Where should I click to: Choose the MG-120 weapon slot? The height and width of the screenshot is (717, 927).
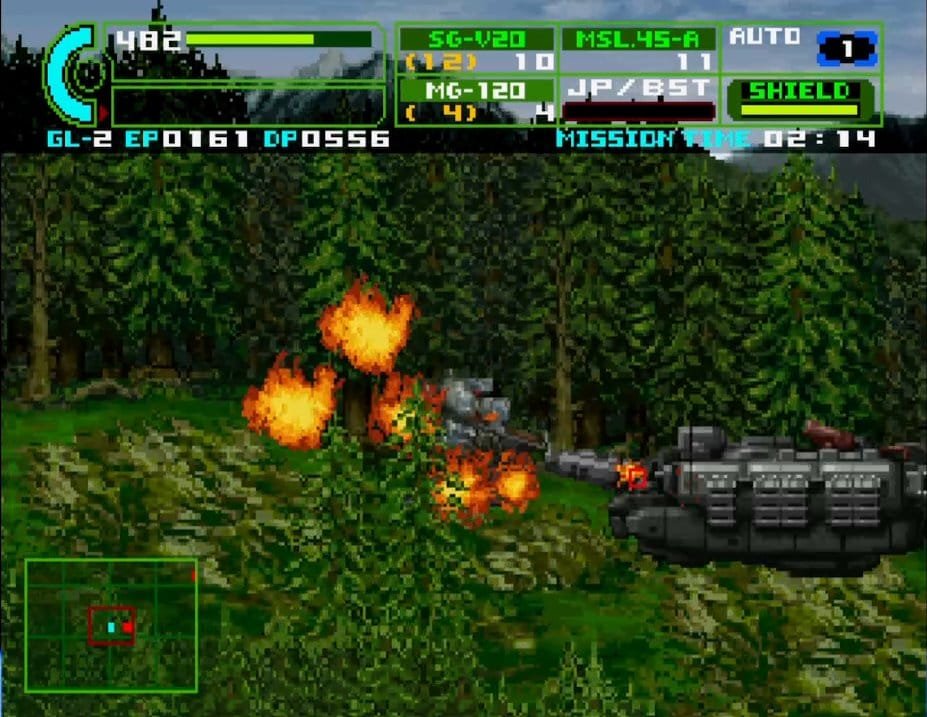pos(477,100)
